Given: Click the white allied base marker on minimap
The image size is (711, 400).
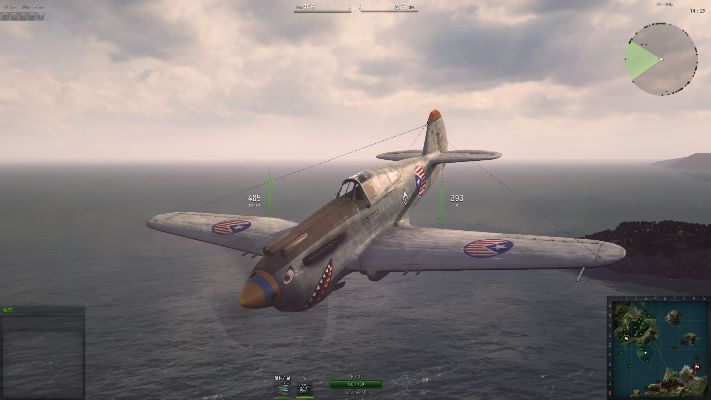Looking at the screenshot, I should [x=627, y=338].
